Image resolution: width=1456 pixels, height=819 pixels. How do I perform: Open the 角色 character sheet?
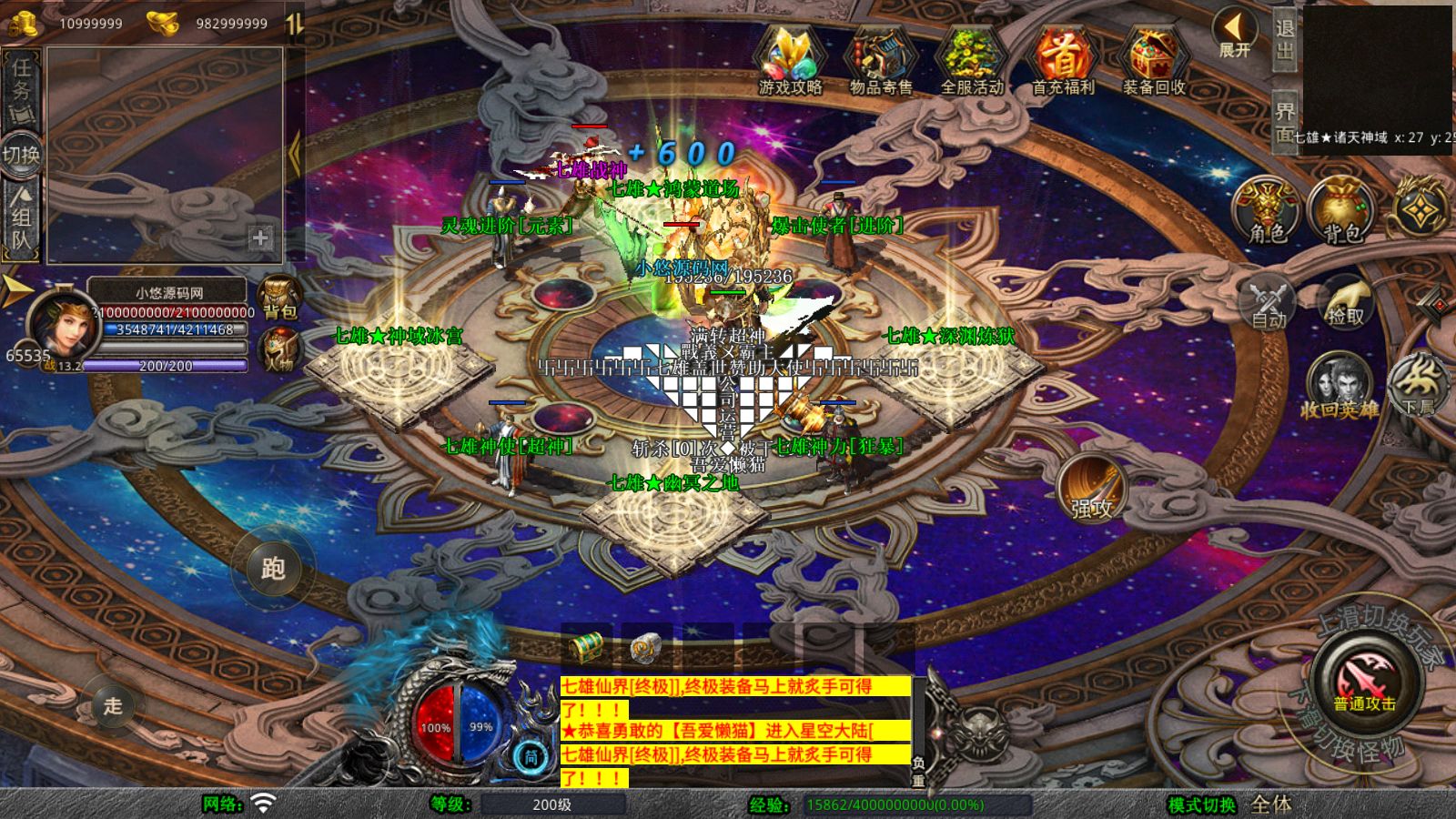coord(1267,211)
